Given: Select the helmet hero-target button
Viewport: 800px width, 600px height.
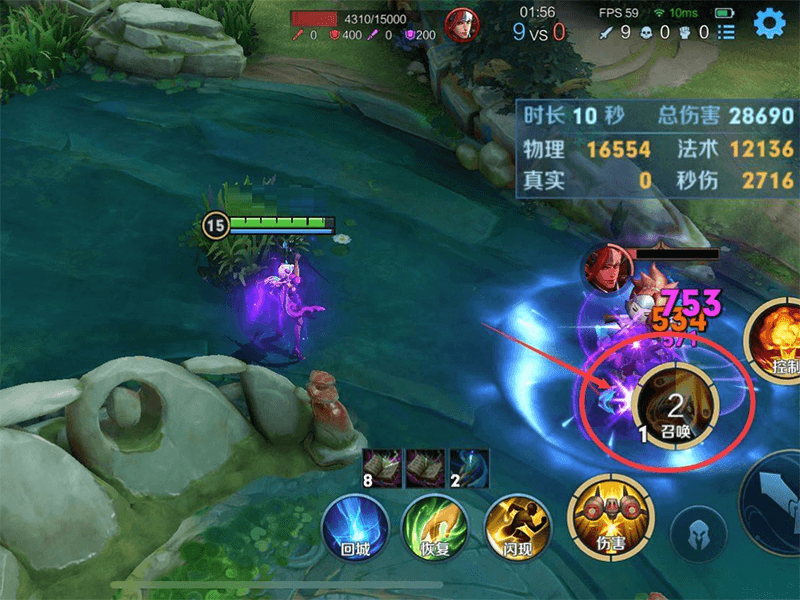Looking at the screenshot, I should coord(698,532).
